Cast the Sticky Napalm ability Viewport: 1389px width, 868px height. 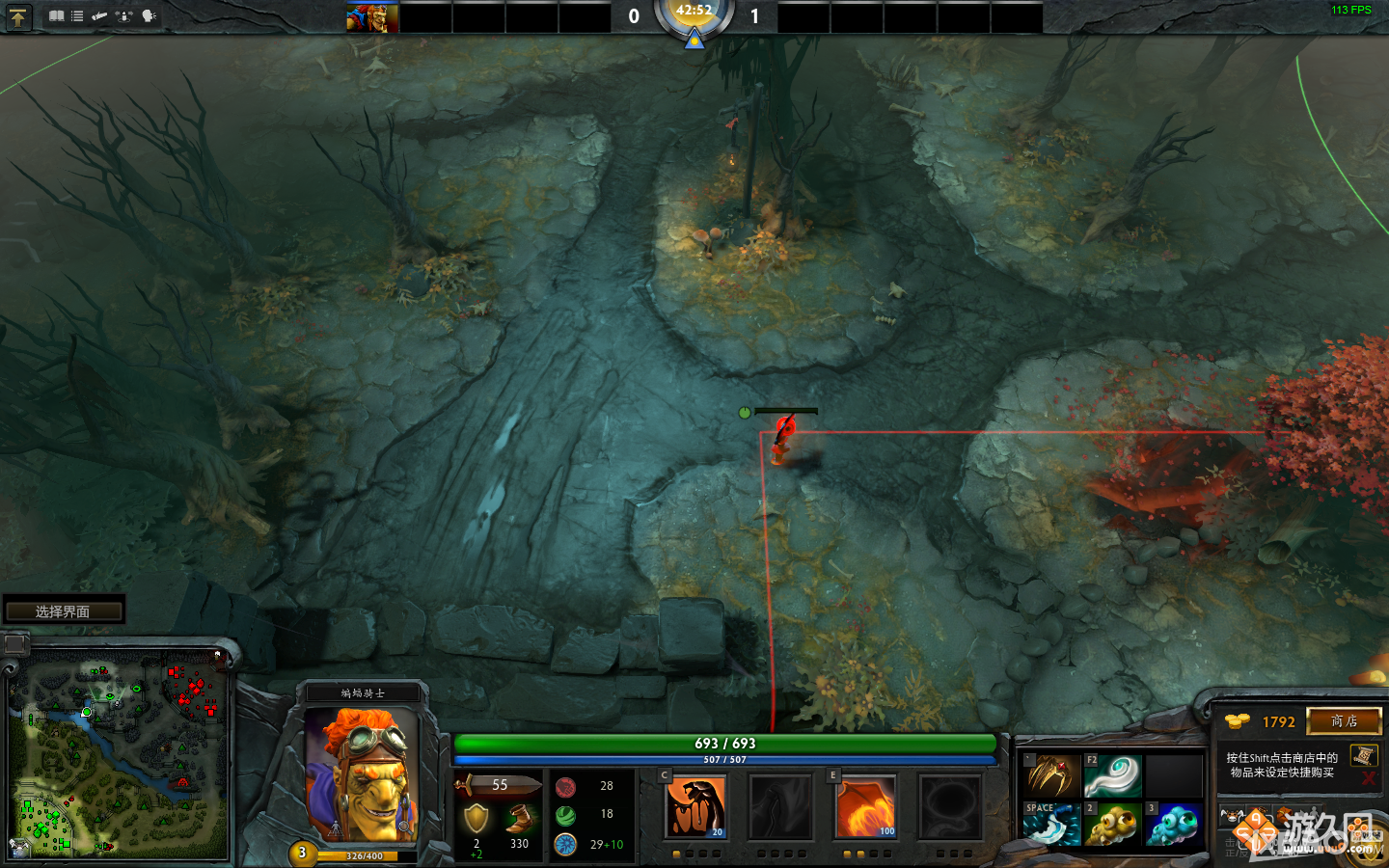(696, 807)
